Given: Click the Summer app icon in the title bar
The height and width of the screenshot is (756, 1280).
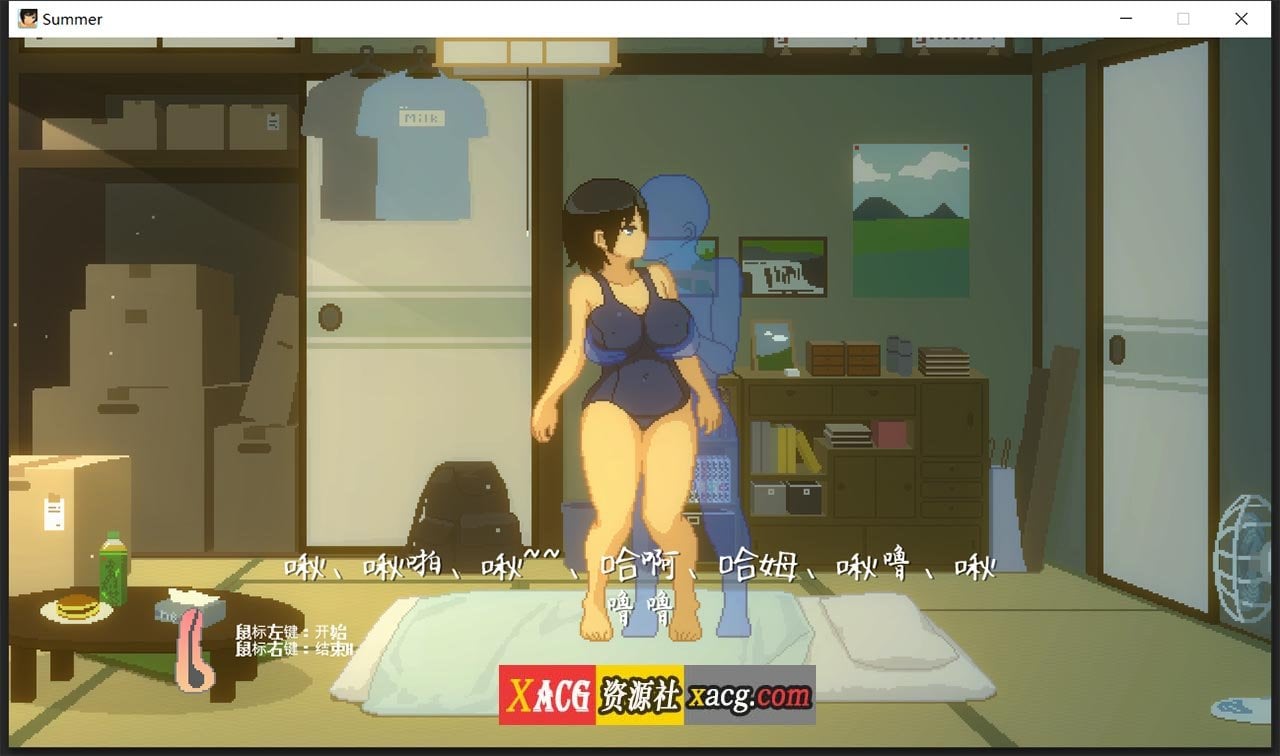Looking at the screenshot, I should point(27,18).
